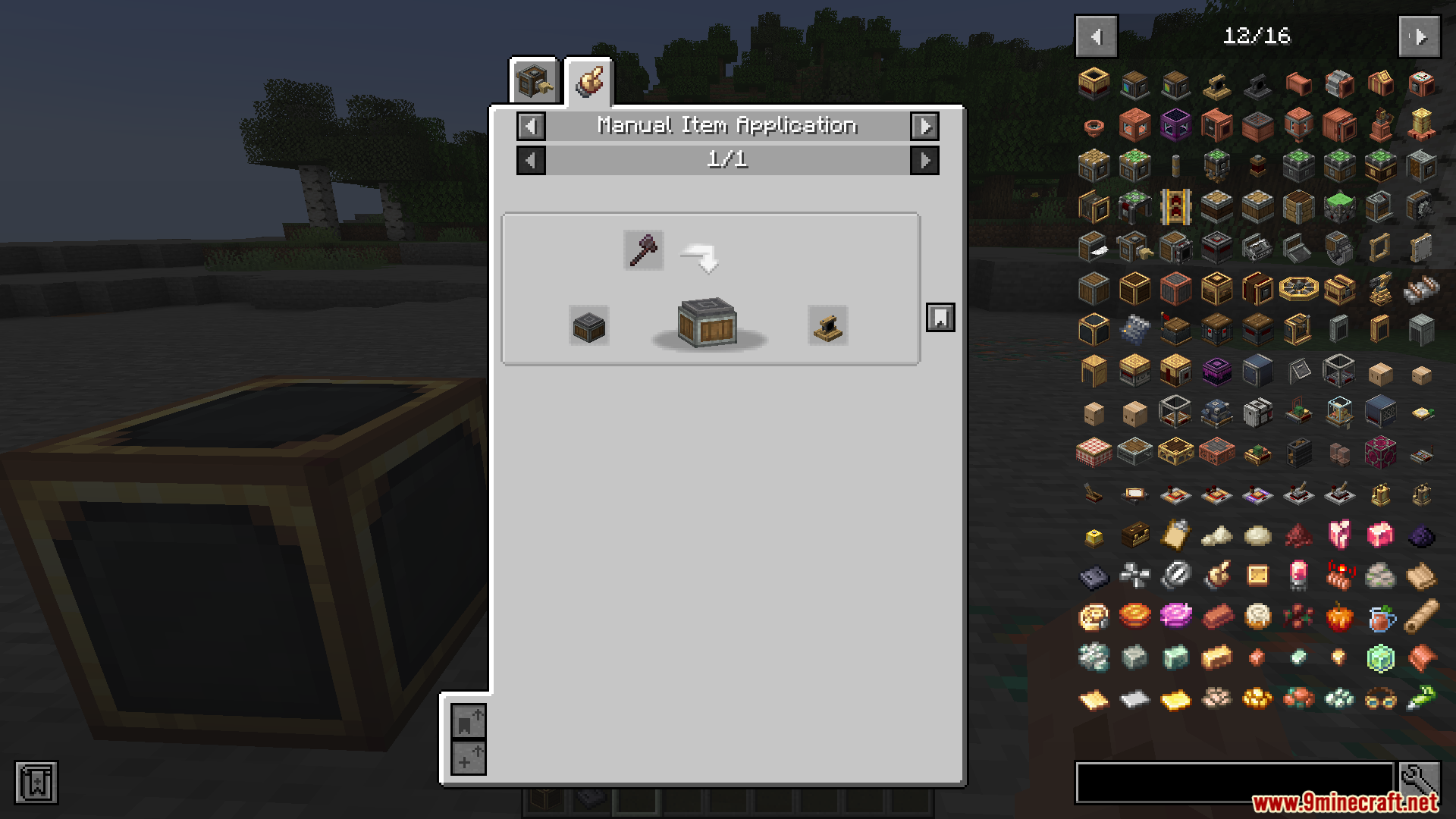
Task: Pick the goggles item from the list
Action: tap(1380, 698)
